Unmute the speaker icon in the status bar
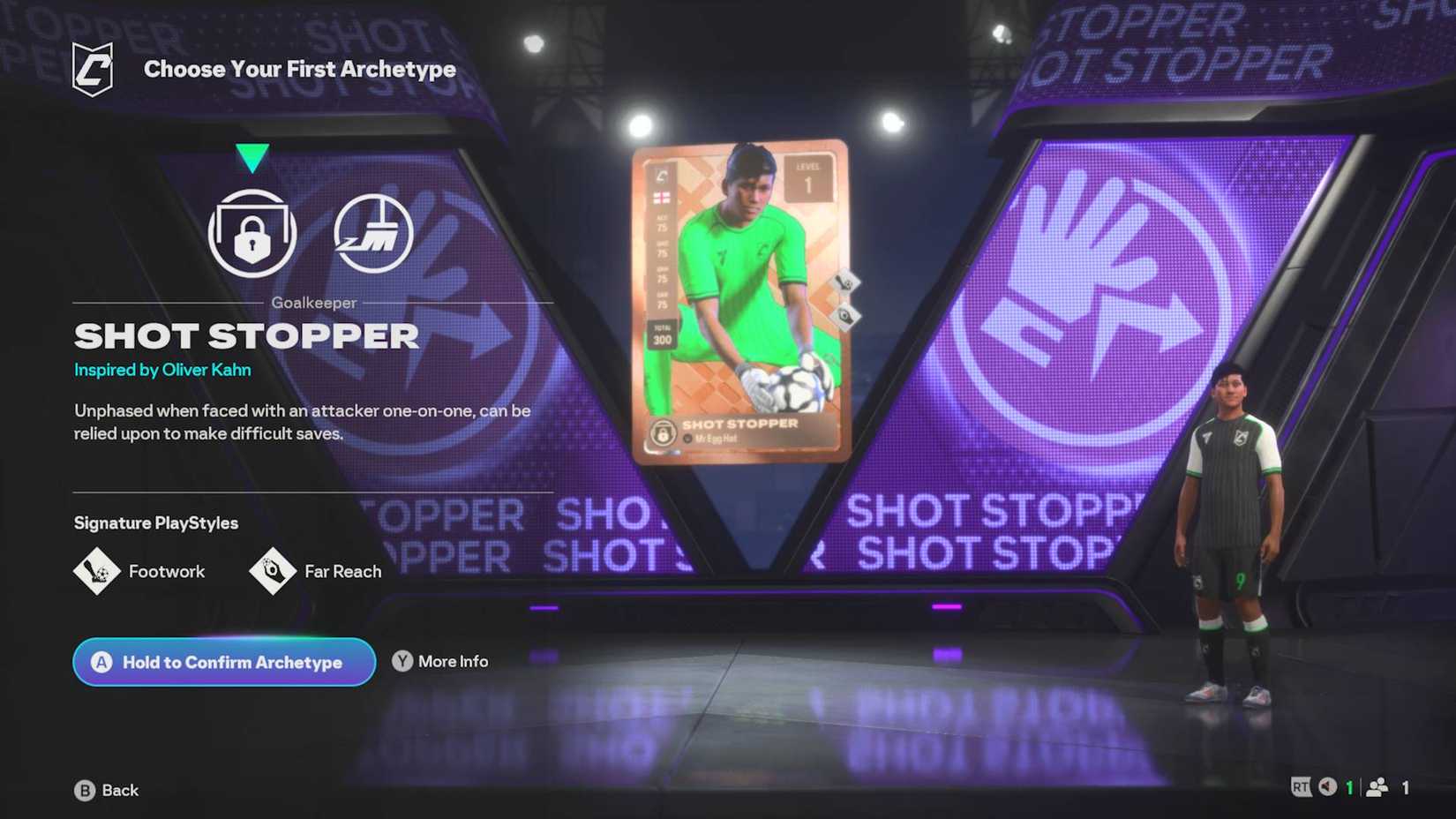 1325,785
